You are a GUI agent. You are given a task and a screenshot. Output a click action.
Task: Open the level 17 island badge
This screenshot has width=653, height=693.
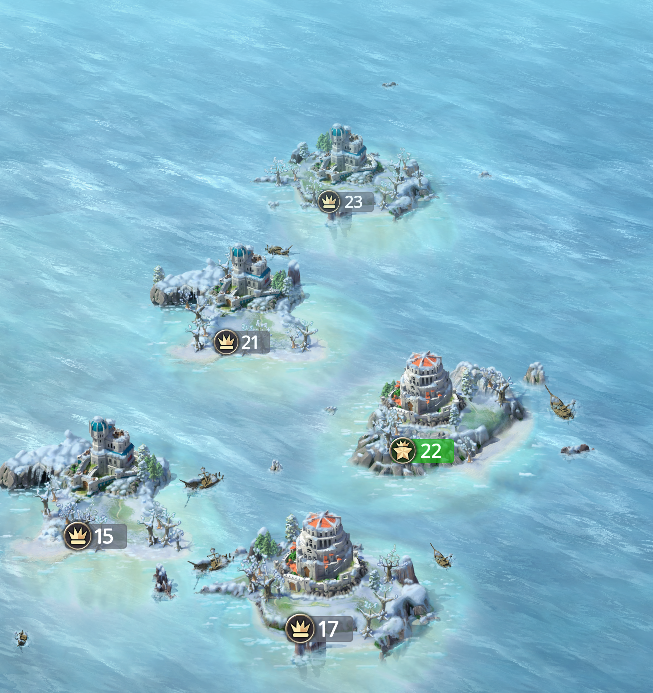tap(319, 629)
